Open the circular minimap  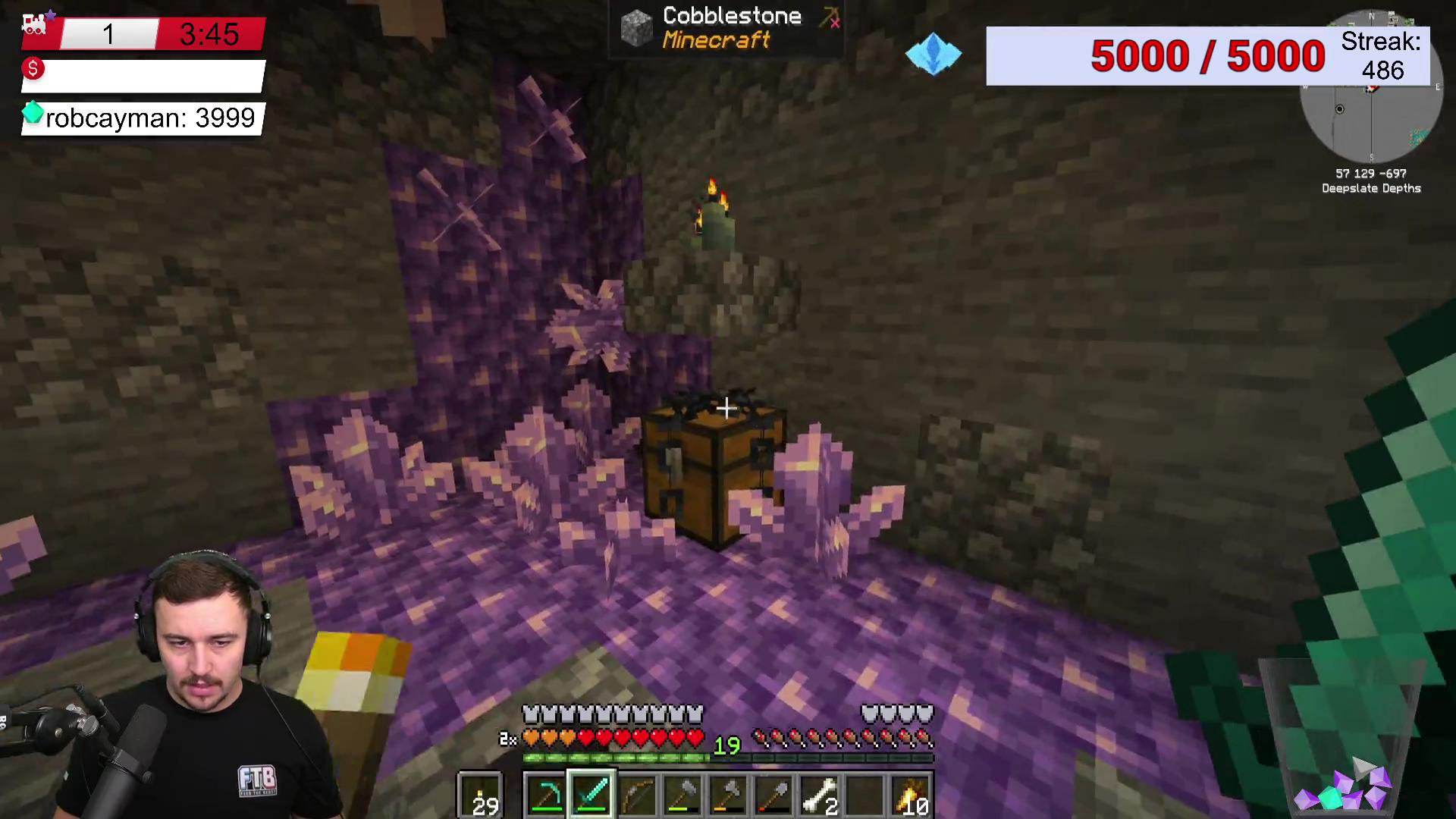(x=1370, y=99)
